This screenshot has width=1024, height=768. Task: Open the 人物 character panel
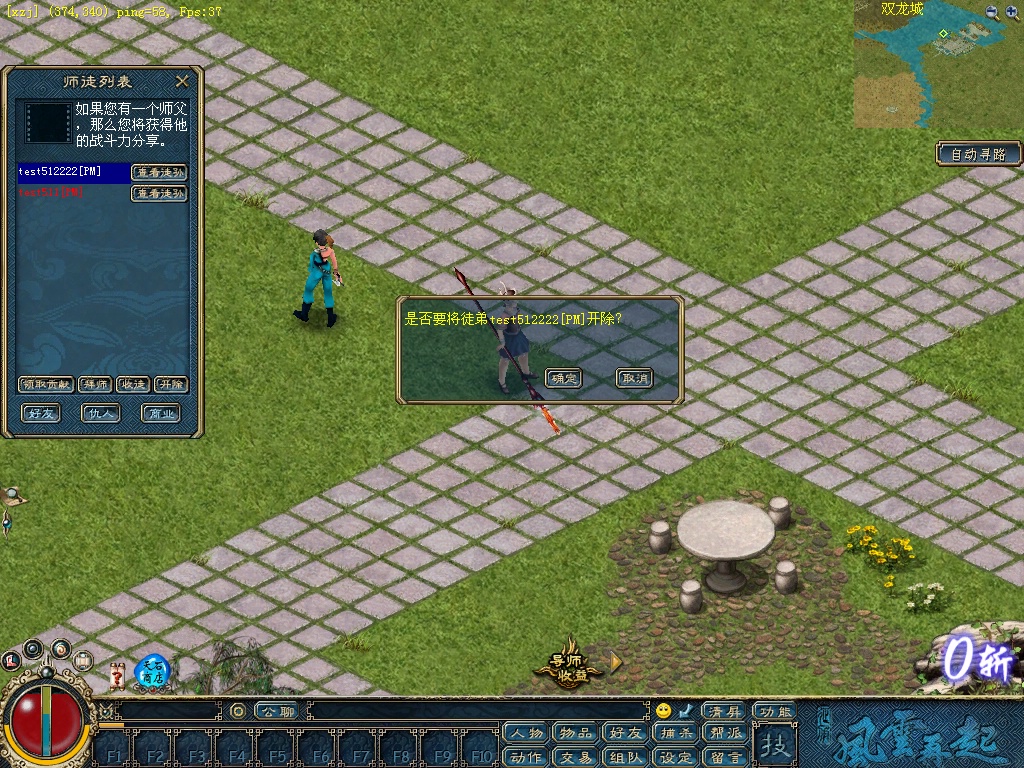[525, 733]
